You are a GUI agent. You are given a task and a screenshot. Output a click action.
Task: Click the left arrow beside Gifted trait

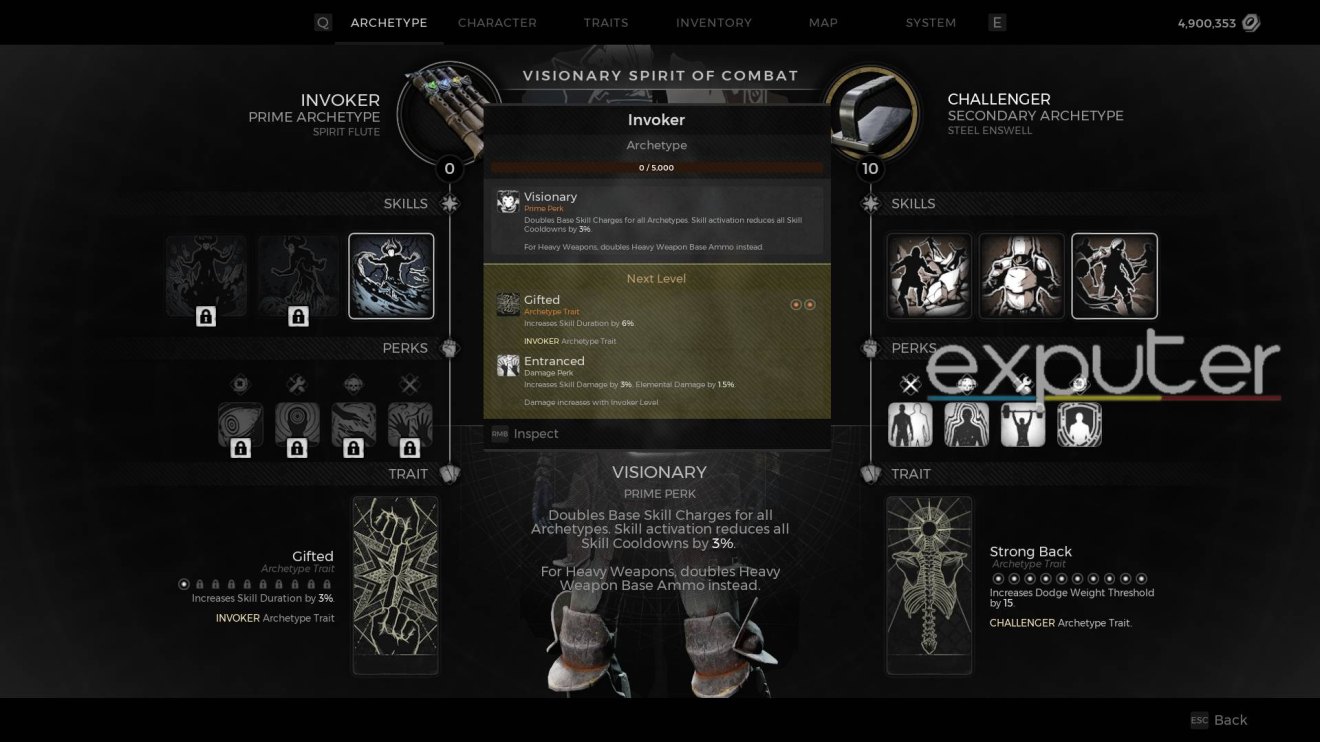[x=796, y=305]
